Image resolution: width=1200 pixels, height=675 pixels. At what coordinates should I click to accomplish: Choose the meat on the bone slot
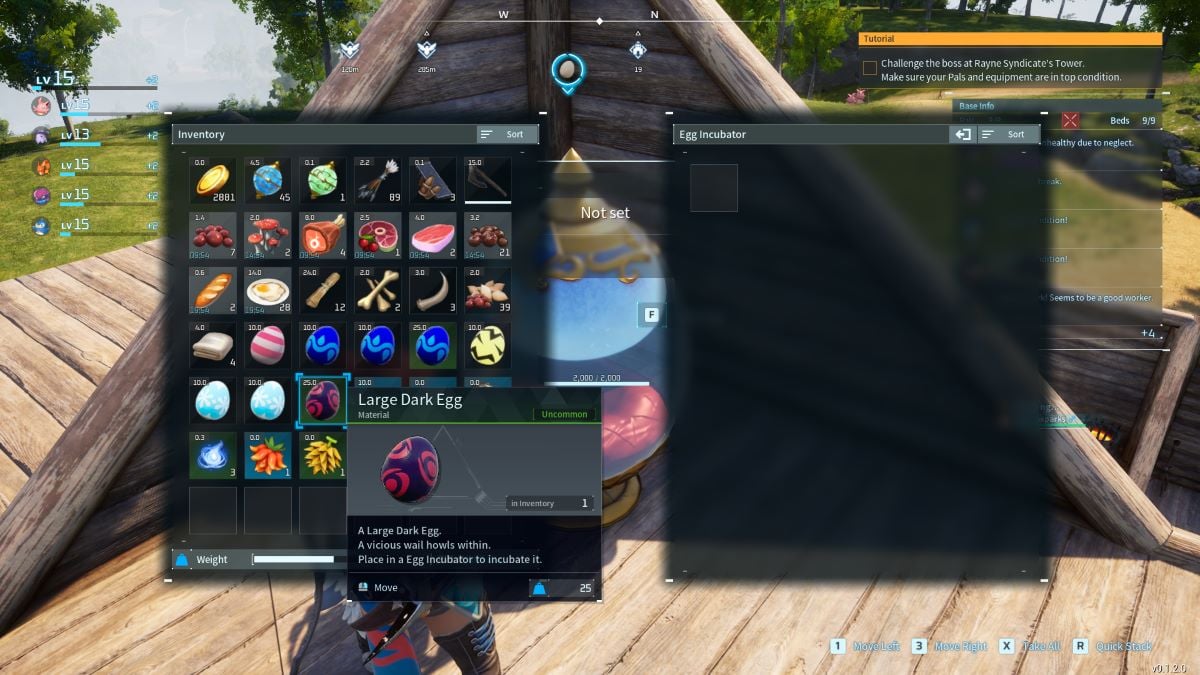323,236
